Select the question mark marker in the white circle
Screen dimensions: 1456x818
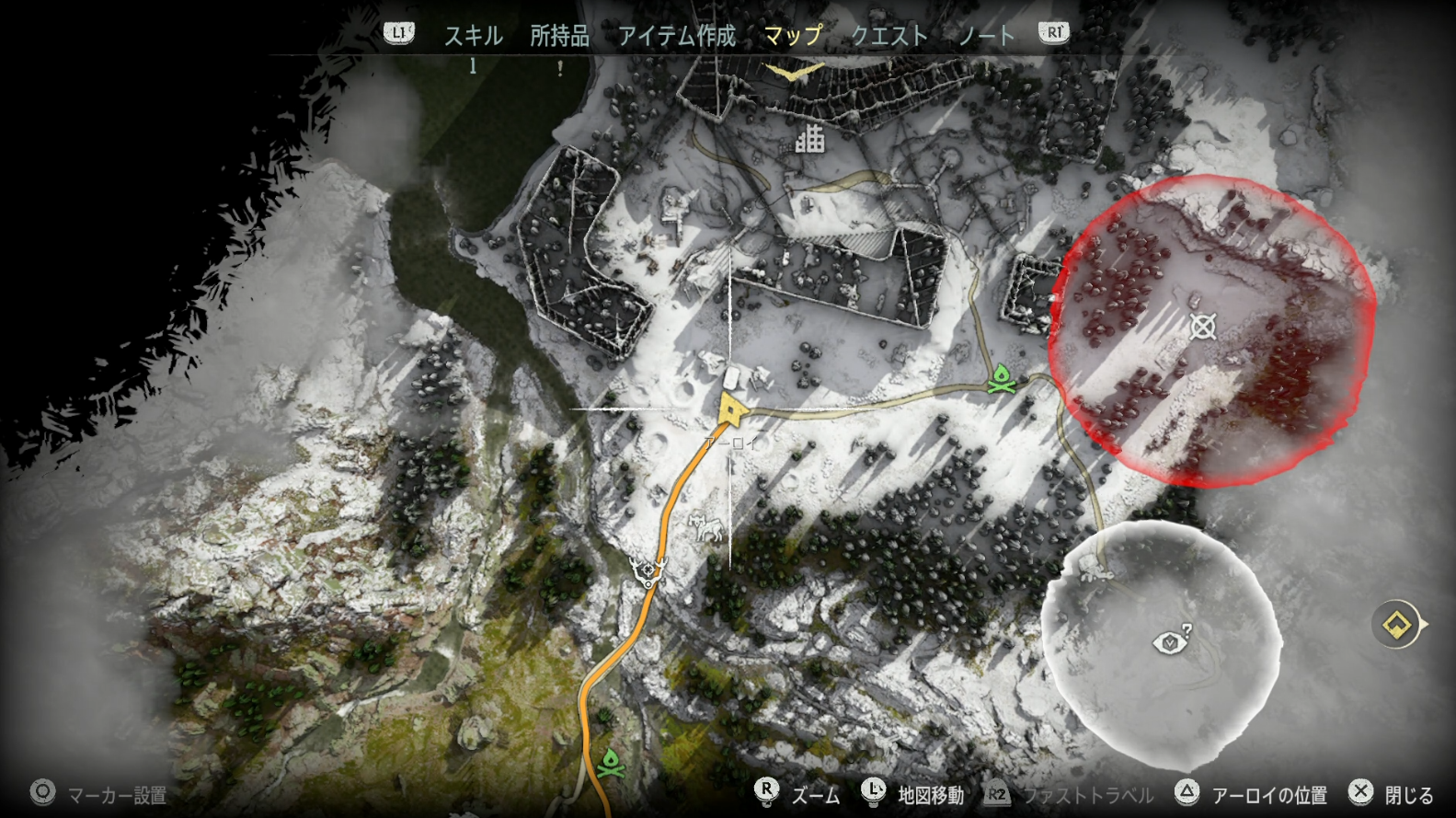[1171, 640]
